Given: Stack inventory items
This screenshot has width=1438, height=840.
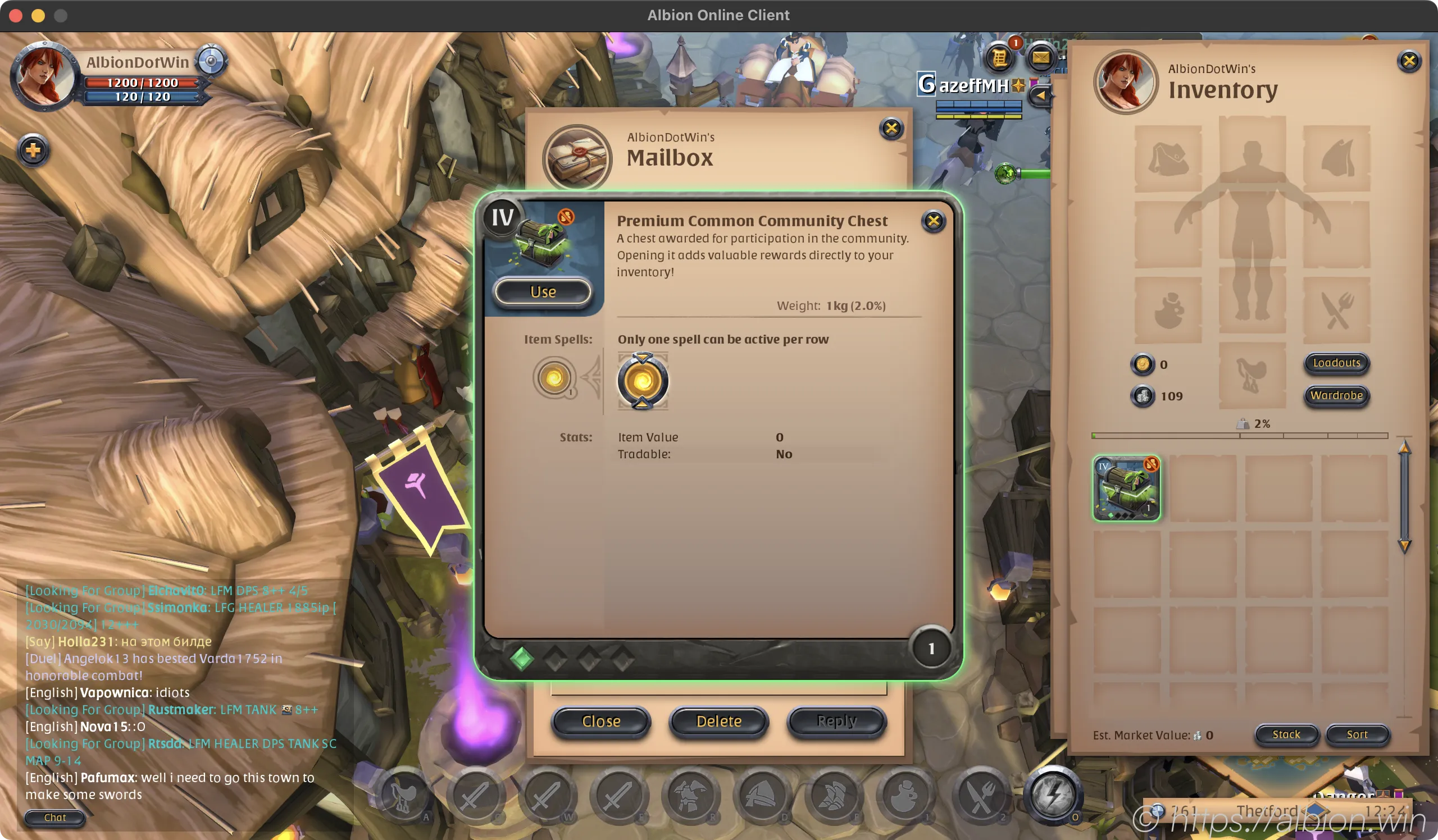Looking at the screenshot, I should coord(1286,734).
